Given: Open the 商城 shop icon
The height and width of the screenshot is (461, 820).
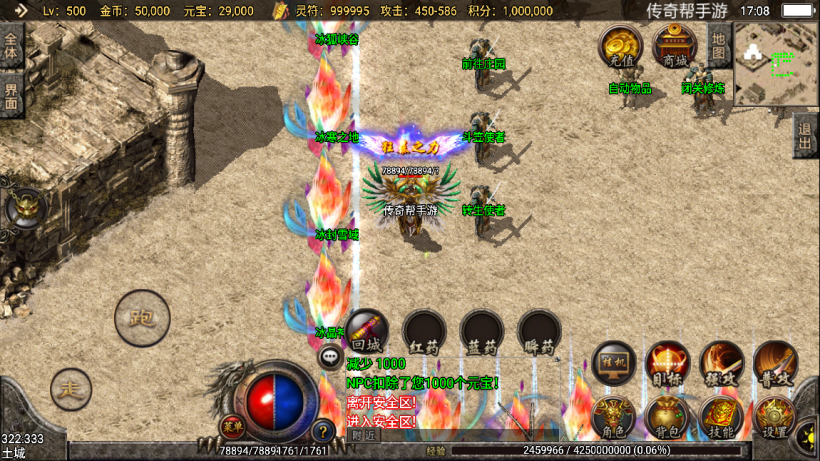Looking at the screenshot, I should 675,47.
